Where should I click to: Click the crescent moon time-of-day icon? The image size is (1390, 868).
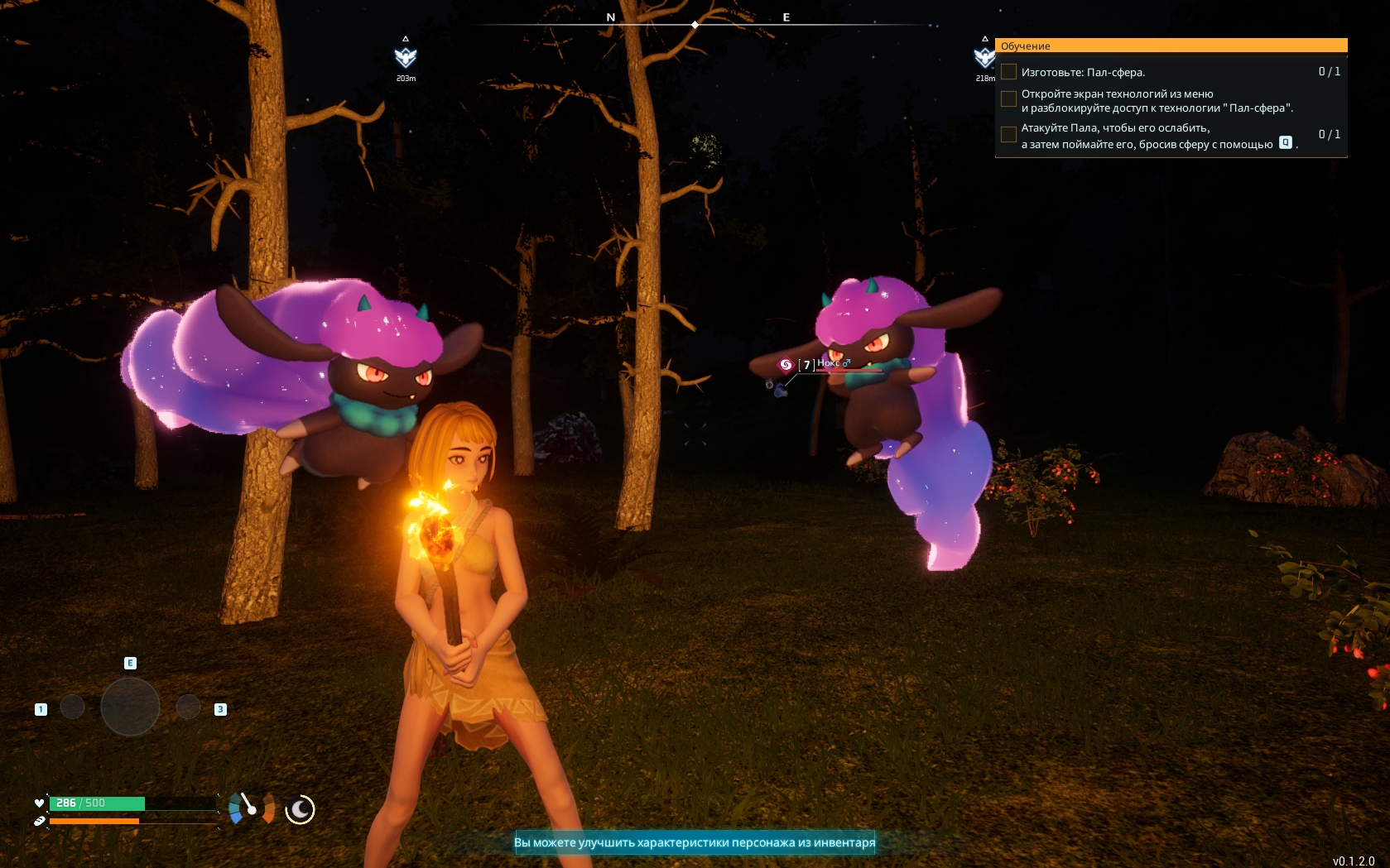pos(300,809)
